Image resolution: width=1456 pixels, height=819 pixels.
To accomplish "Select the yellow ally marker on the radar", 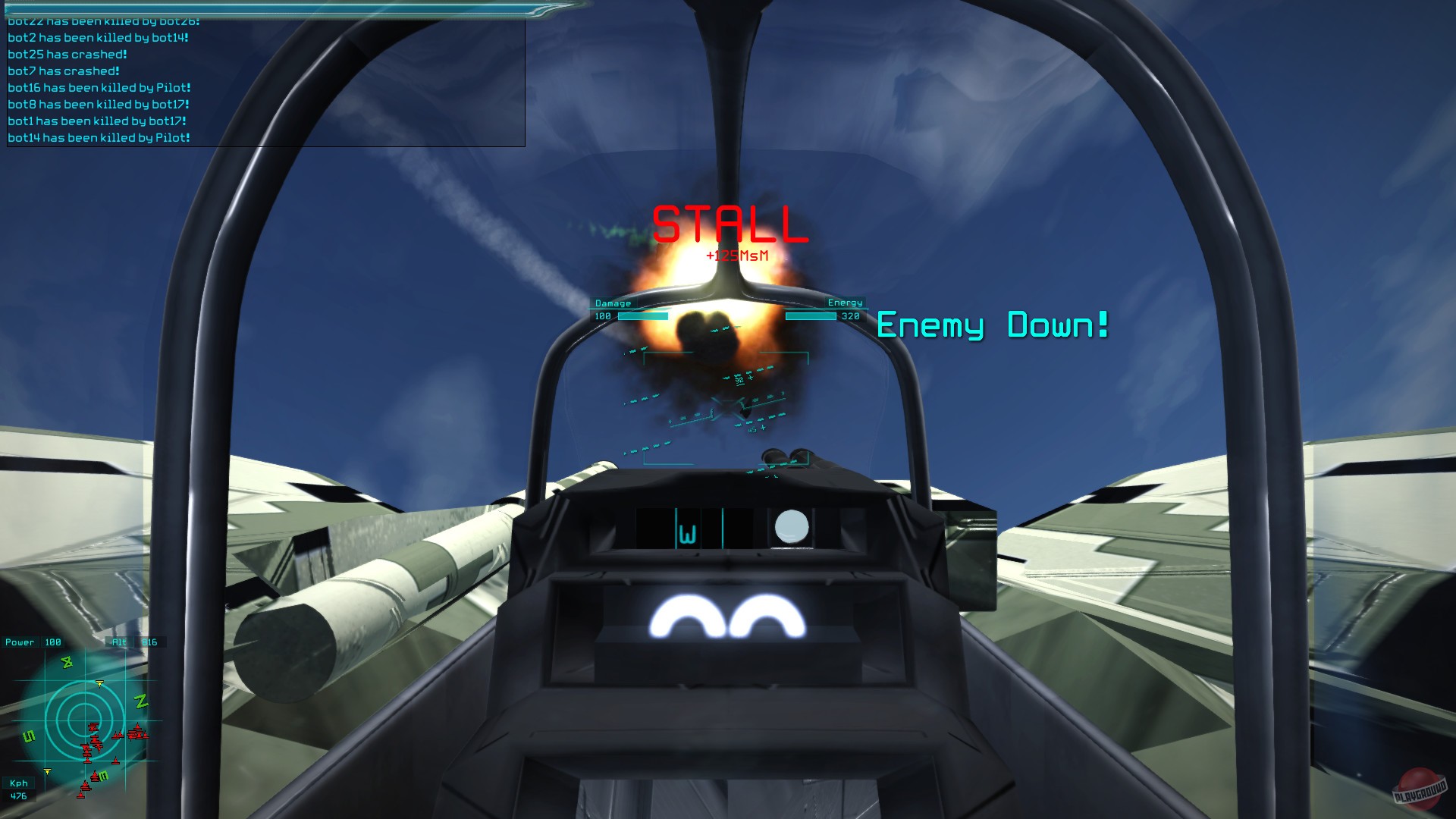I will [x=101, y=681].
